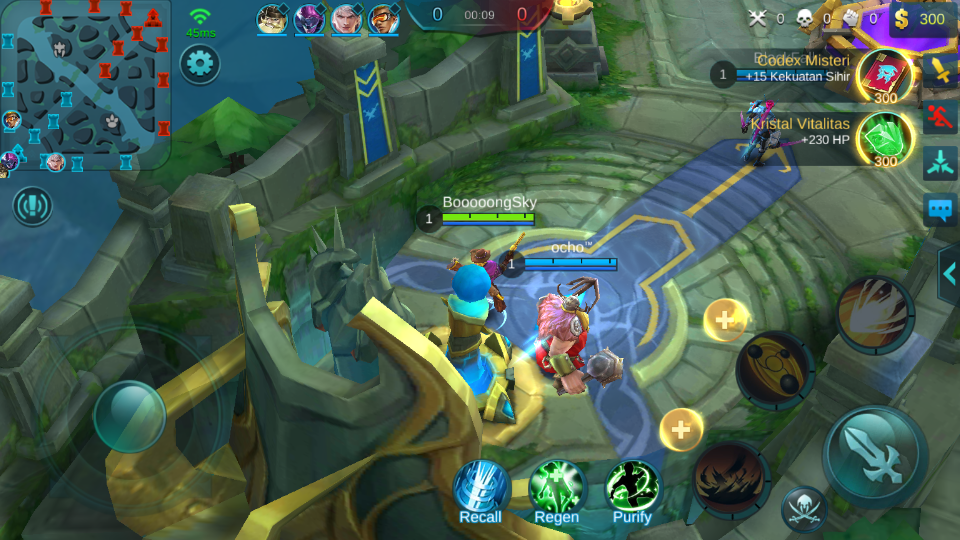Tap the round signal ping button
The height and width of the screenshot is (540, 960).
[33, 206]
